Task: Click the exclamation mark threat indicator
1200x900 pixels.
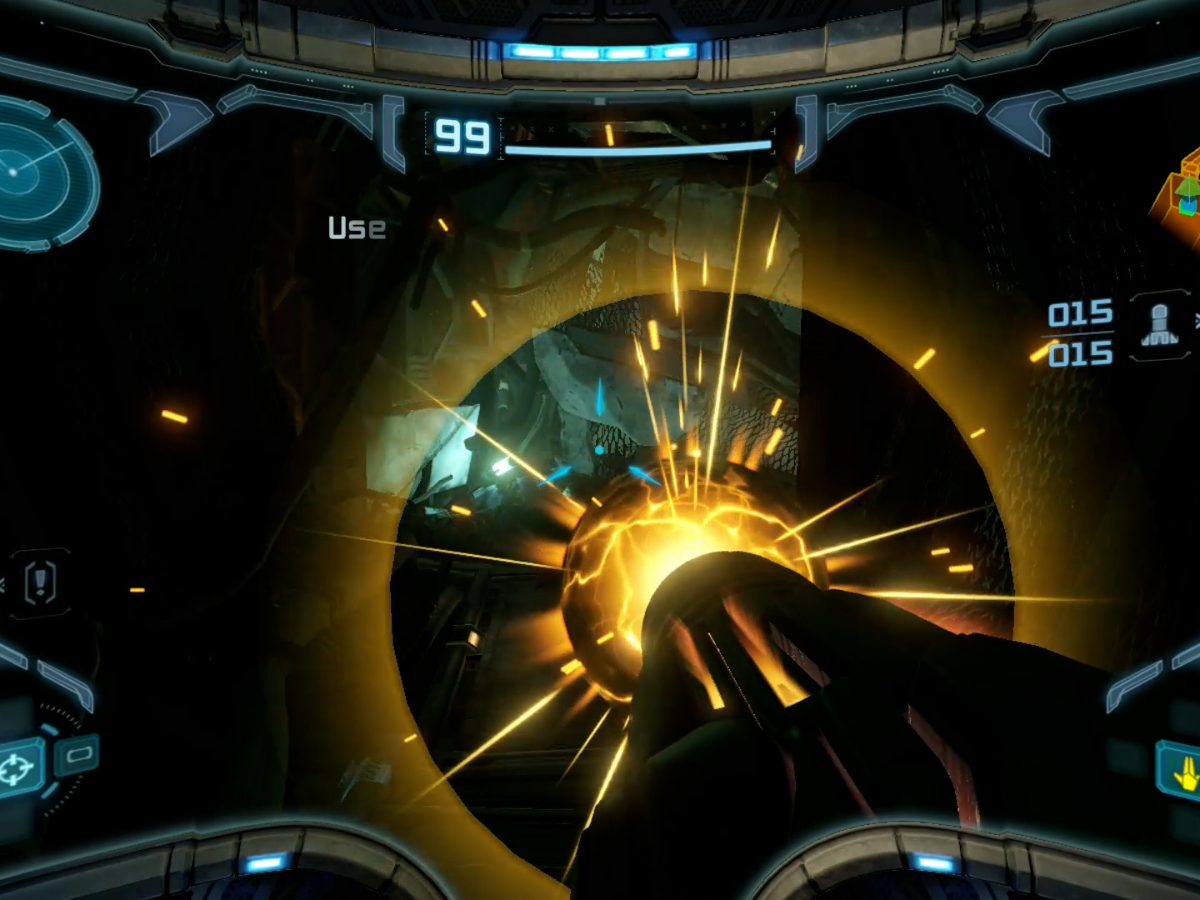Action: coord(41,581)
